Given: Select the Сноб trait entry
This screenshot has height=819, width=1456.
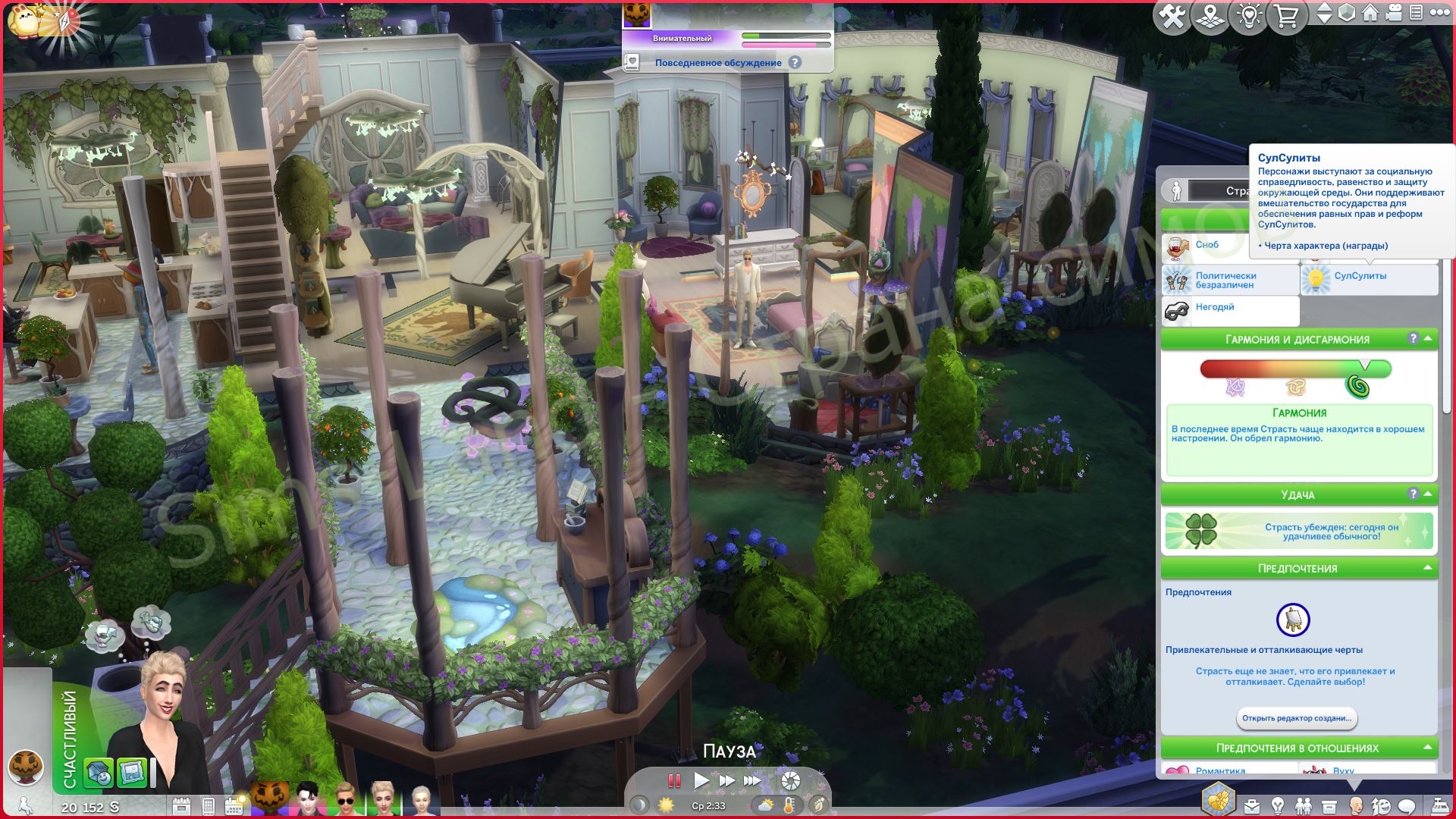Looking at the screenshot, I should coord(1229,246).
